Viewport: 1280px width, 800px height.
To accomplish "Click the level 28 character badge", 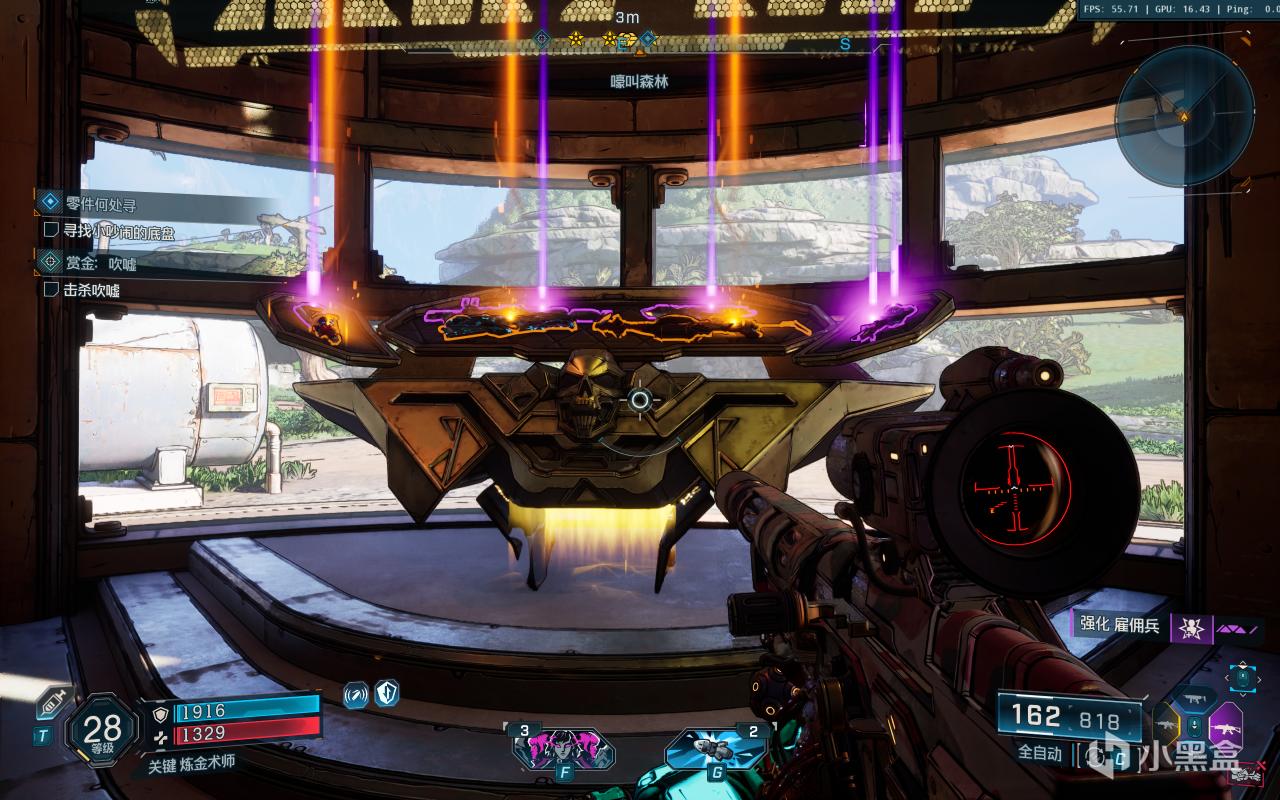I will tap(102, 730).
